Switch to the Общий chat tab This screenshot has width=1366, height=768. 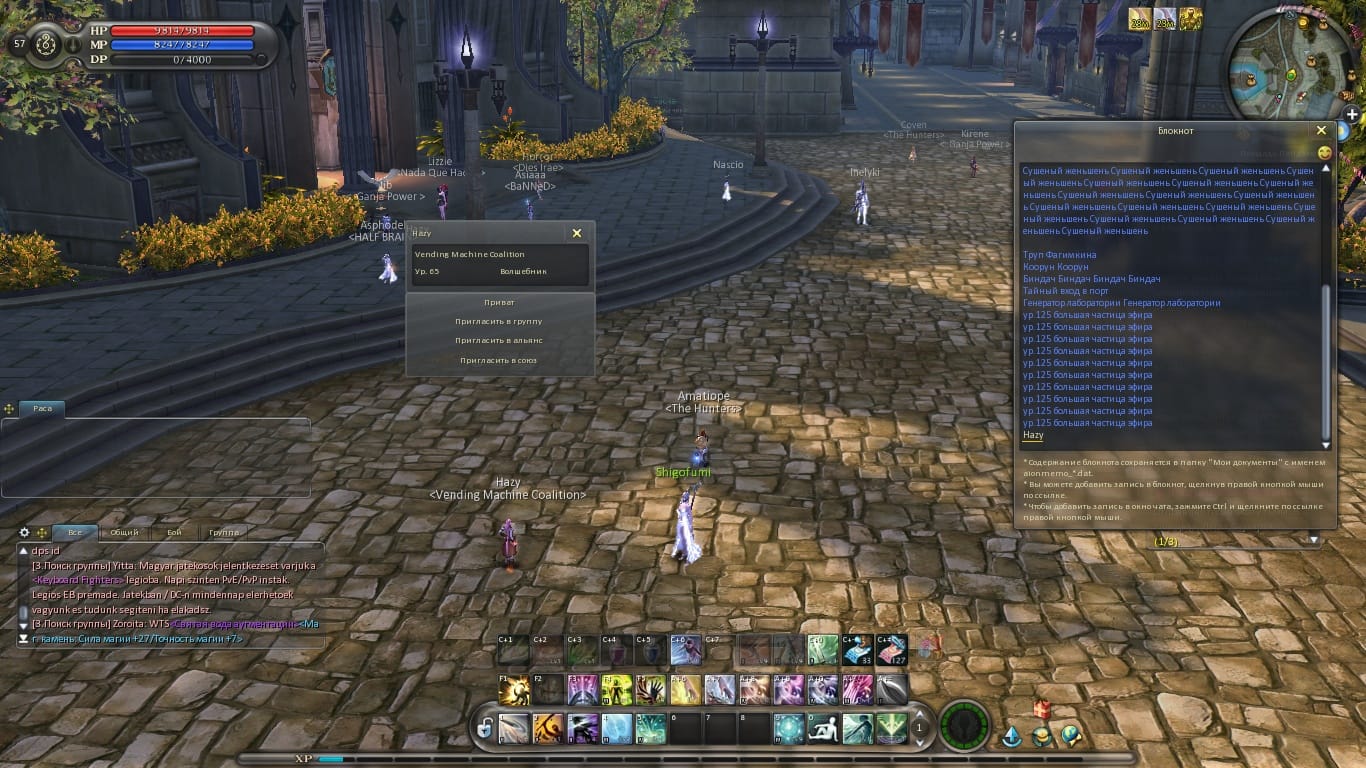coord(124,533)
